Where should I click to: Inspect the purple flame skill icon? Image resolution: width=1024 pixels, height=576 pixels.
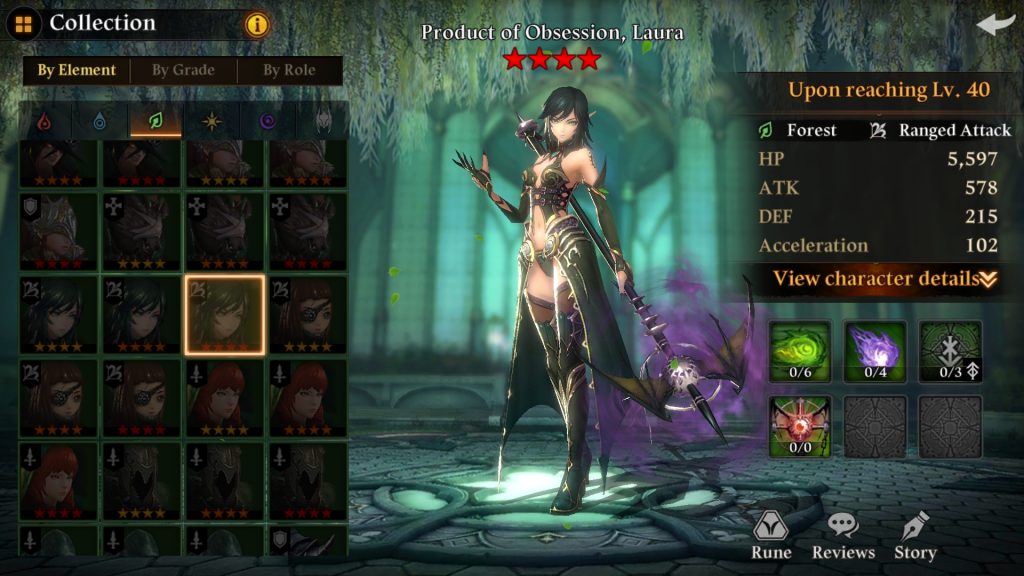coord(875,351)
